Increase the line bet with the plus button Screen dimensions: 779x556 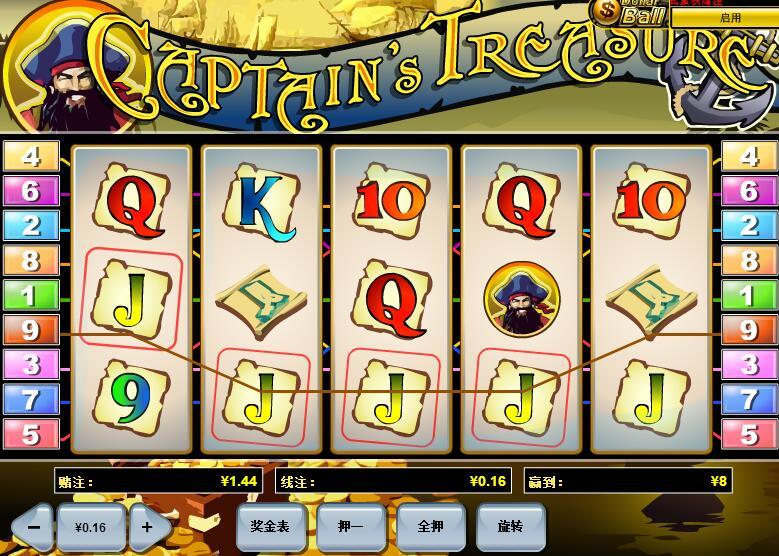pyautogui.click(x=147, y=525)
